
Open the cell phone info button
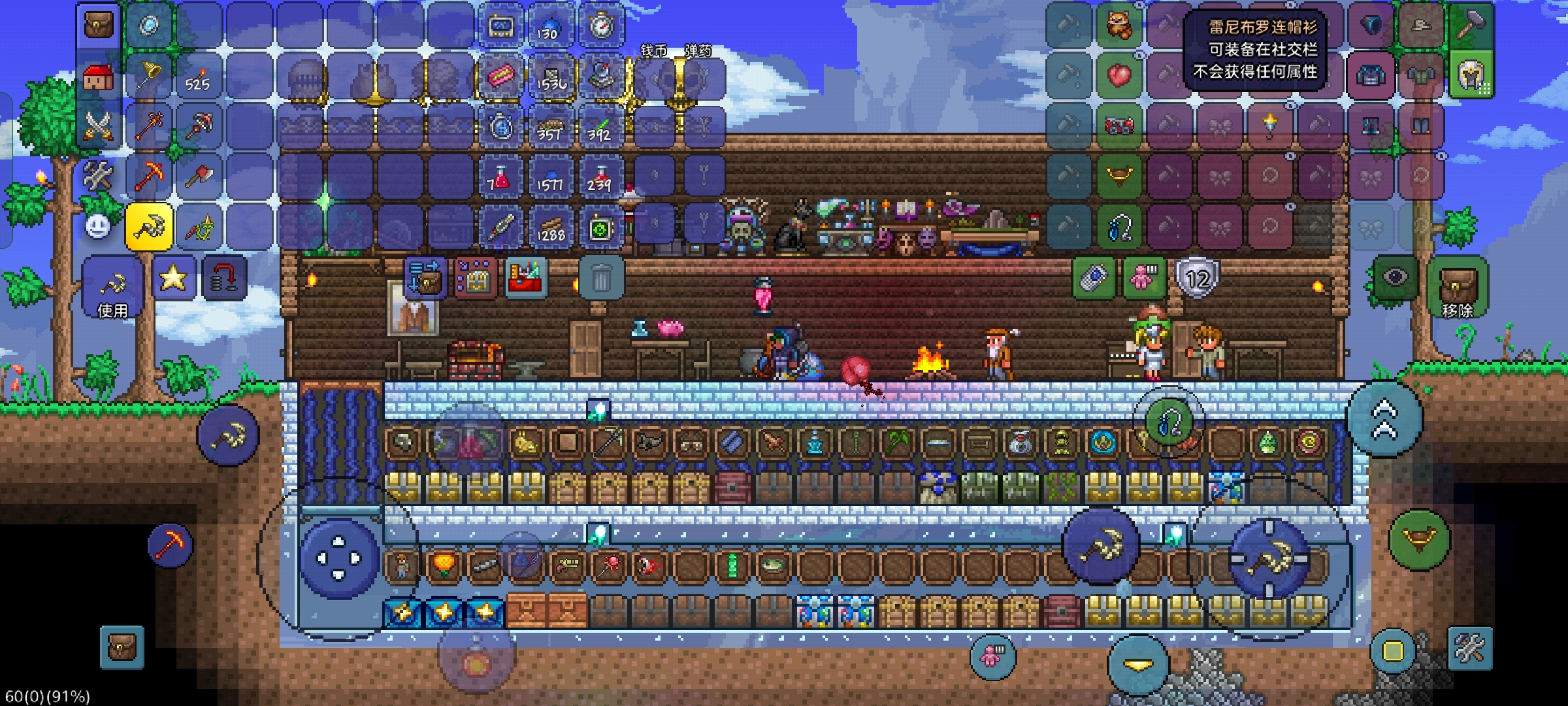1095,278
